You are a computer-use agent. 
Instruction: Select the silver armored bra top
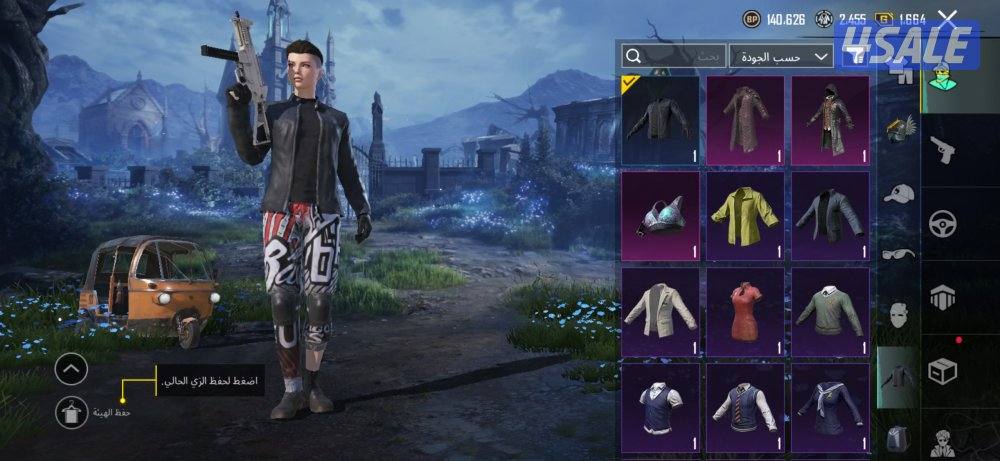[660, 215]
